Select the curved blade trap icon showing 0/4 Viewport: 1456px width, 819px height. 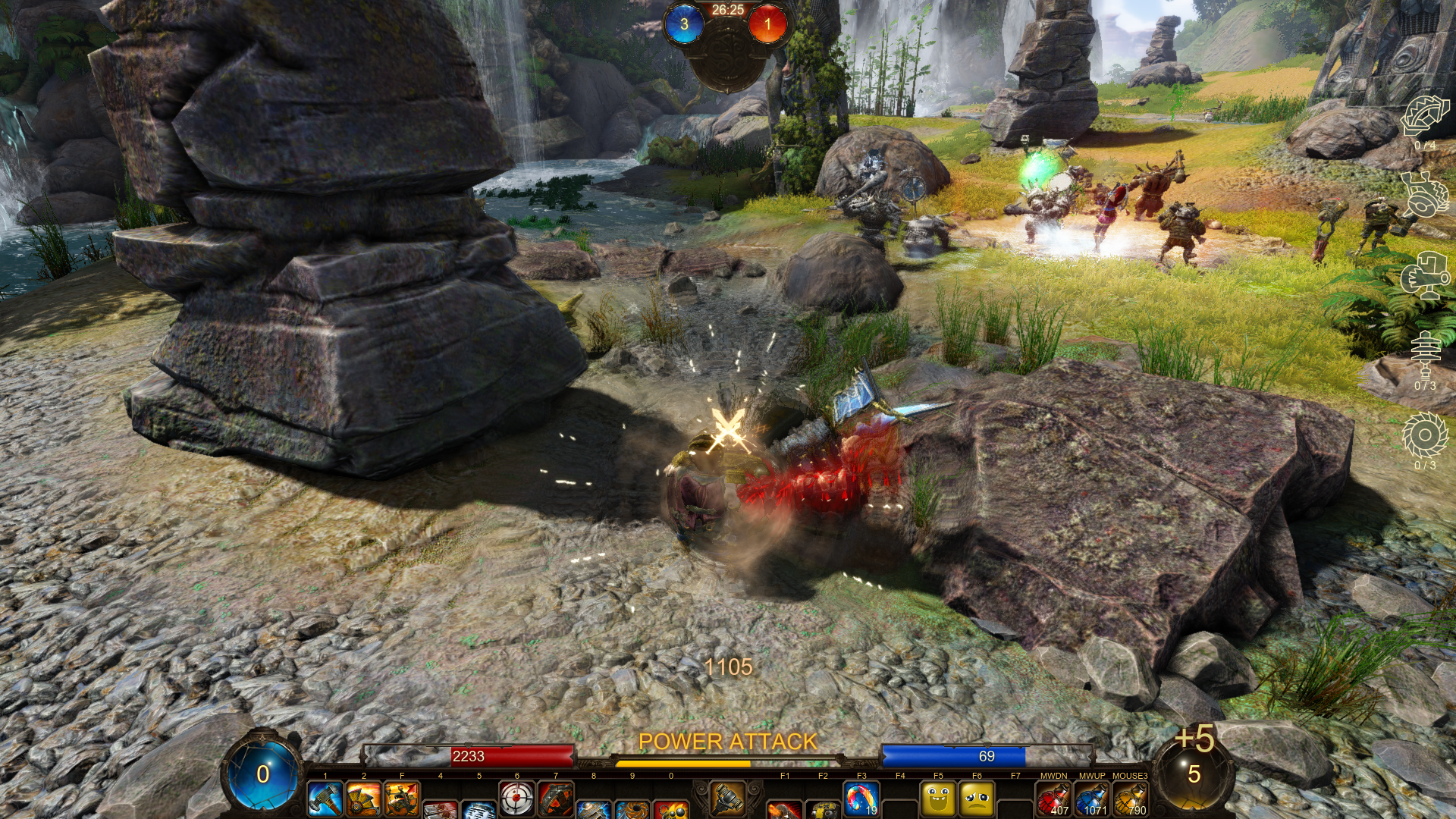pyautogui.click(x=1425, y=118)
